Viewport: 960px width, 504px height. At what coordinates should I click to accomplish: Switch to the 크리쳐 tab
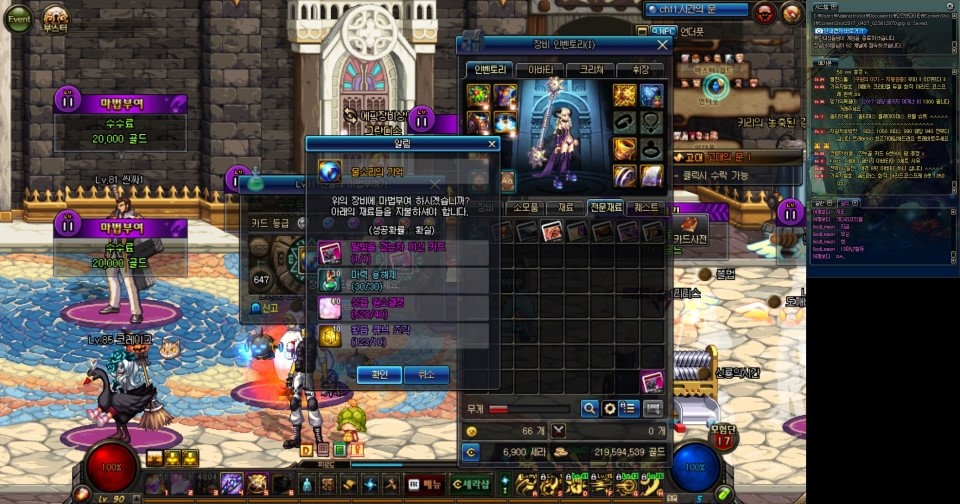591,70
